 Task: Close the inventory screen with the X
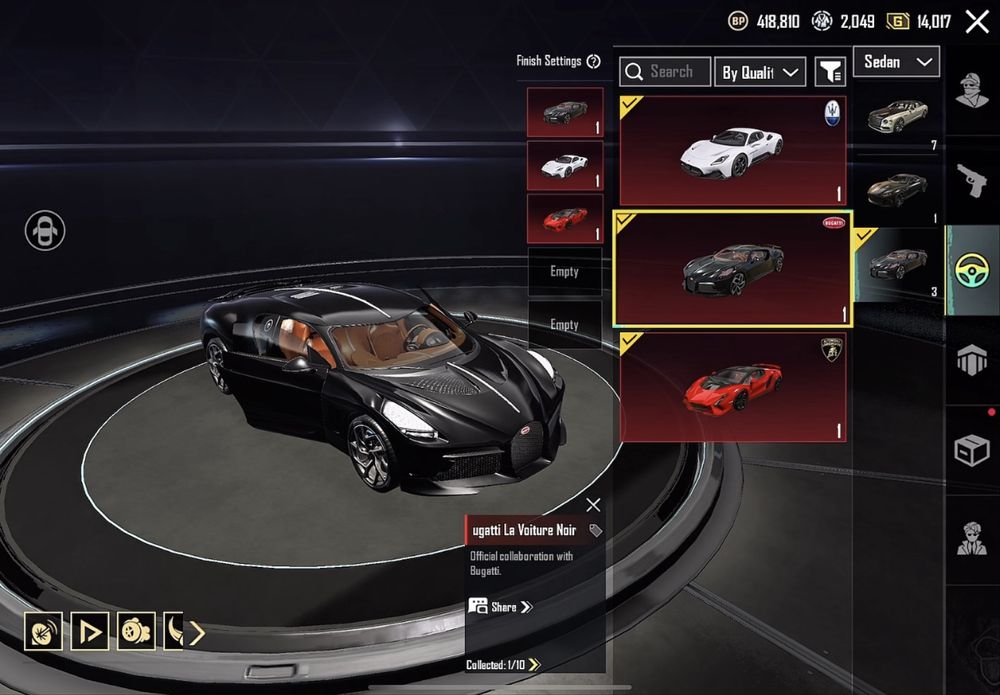point(977,22)
